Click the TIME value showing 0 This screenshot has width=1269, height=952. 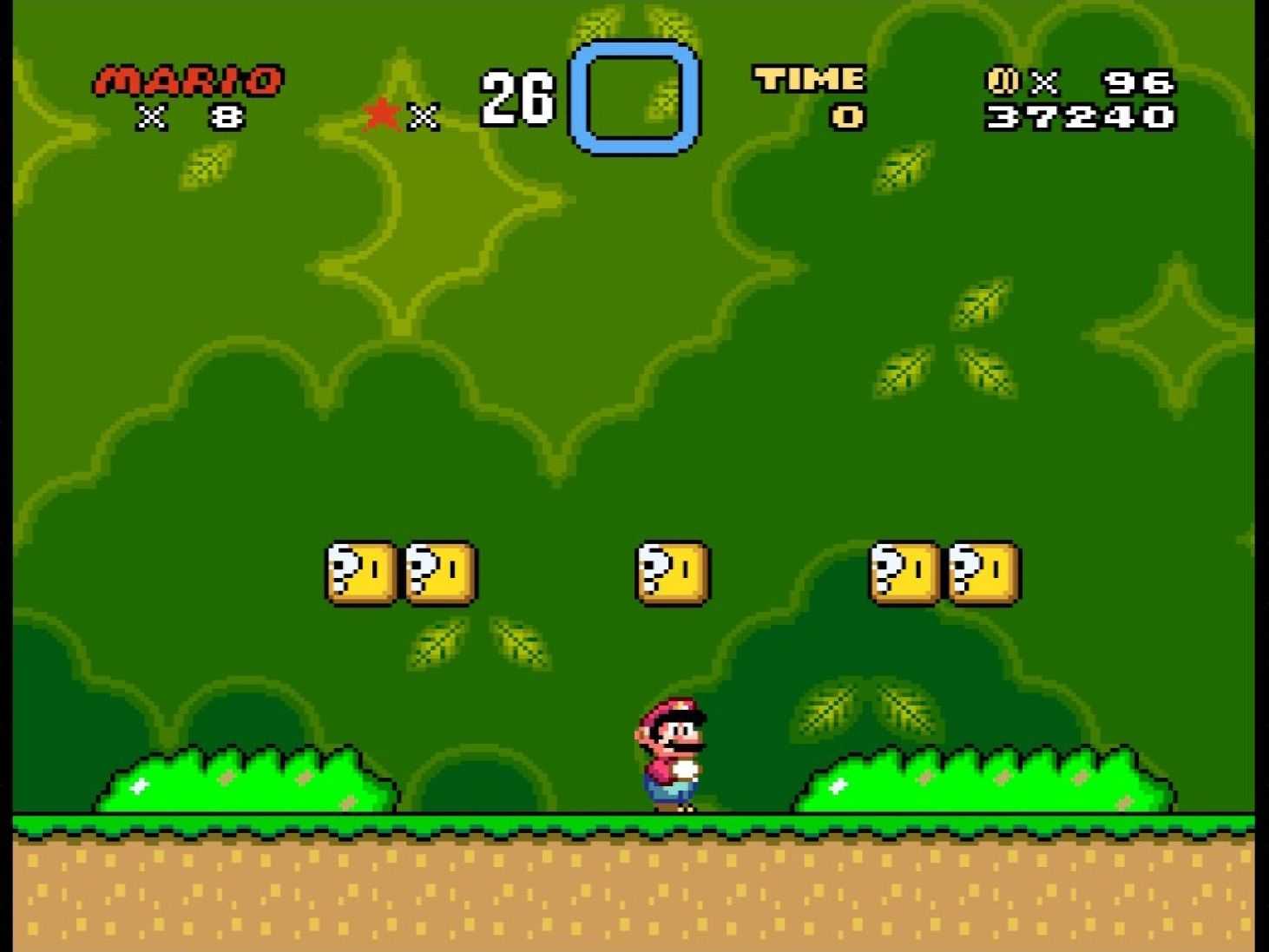tap(848, 116)
